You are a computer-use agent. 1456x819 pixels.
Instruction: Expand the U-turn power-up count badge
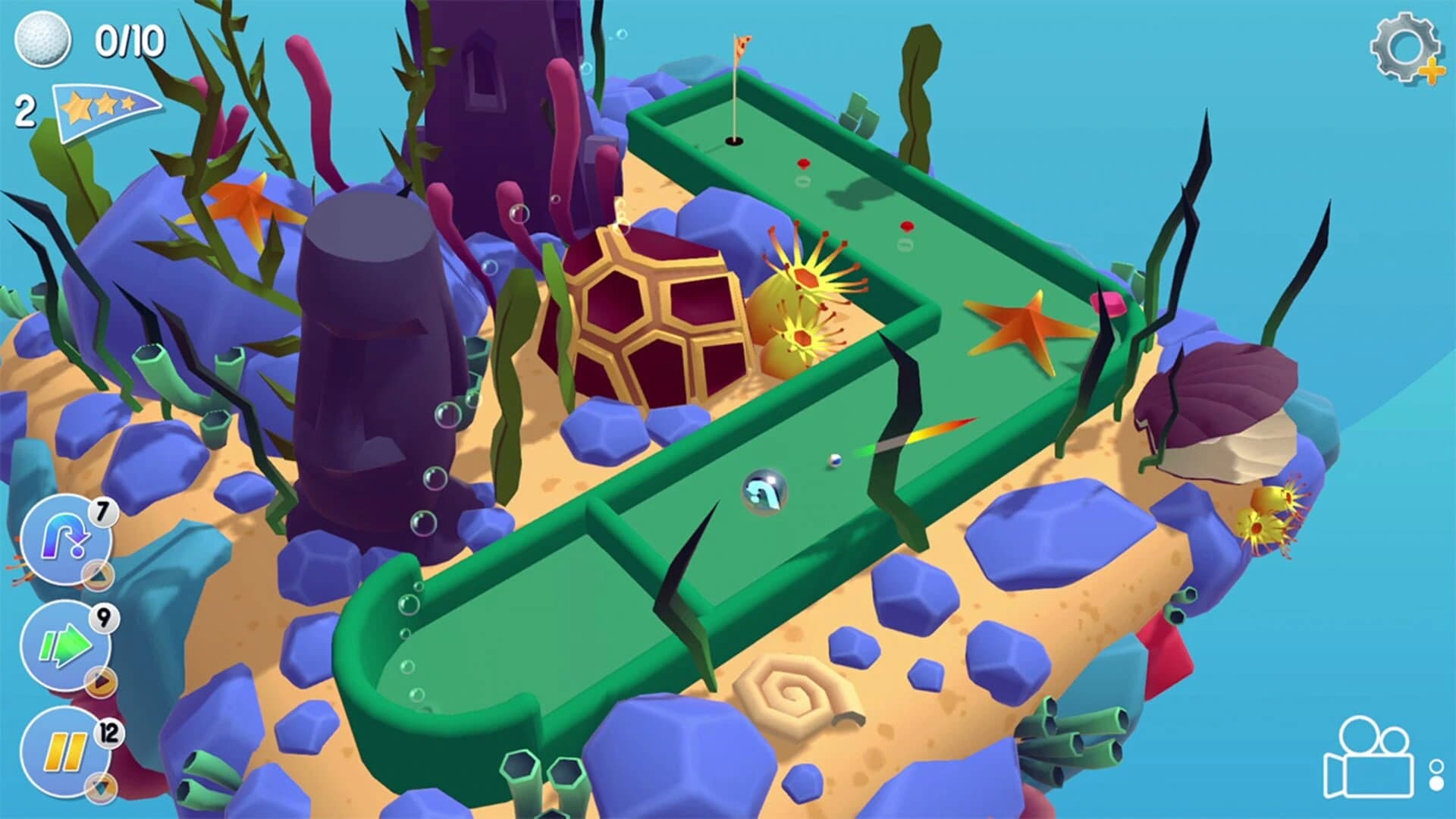(103, 513)
